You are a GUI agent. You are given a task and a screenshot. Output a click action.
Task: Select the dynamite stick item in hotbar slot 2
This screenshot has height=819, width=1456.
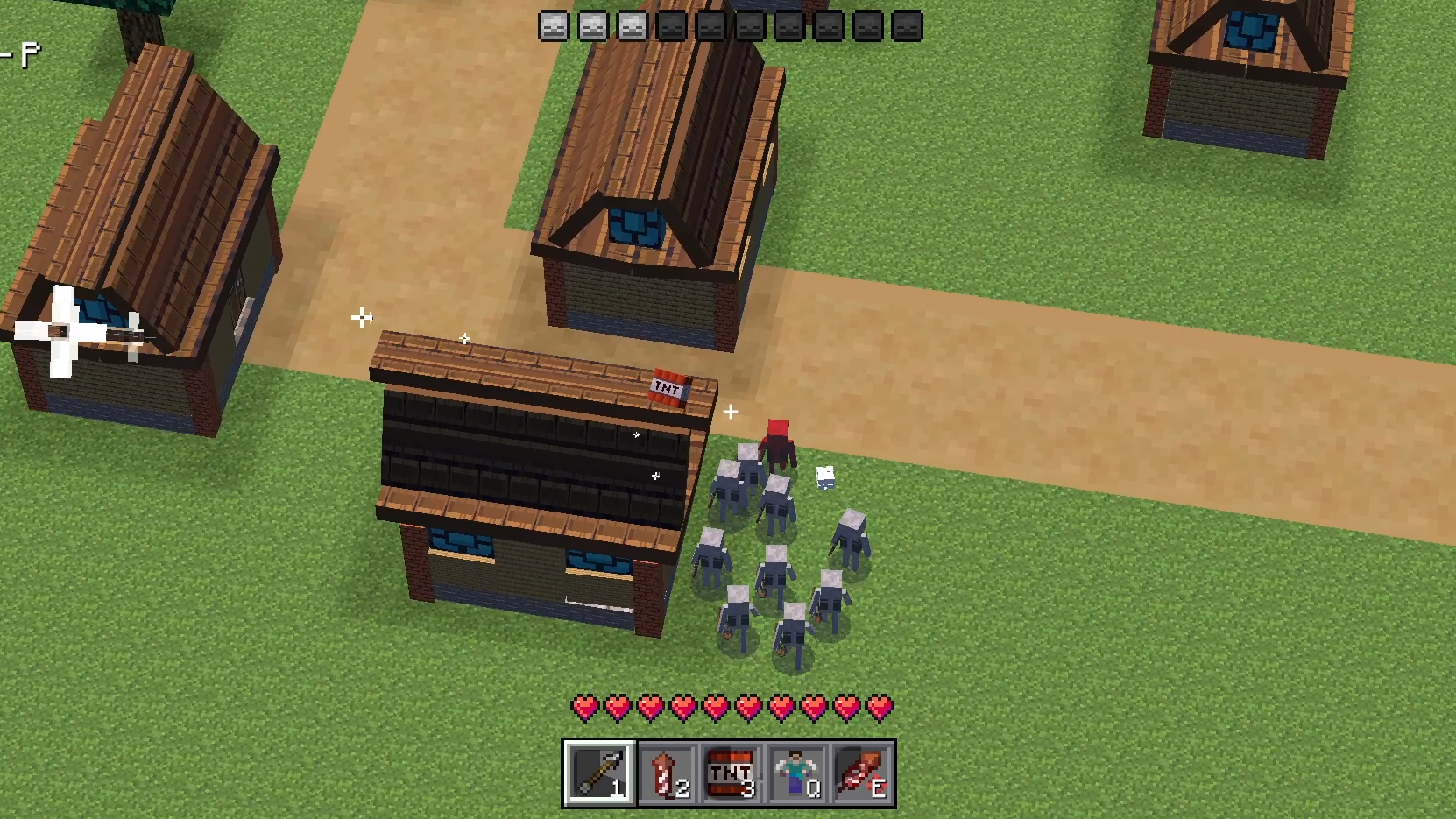[x=666, y=772]
